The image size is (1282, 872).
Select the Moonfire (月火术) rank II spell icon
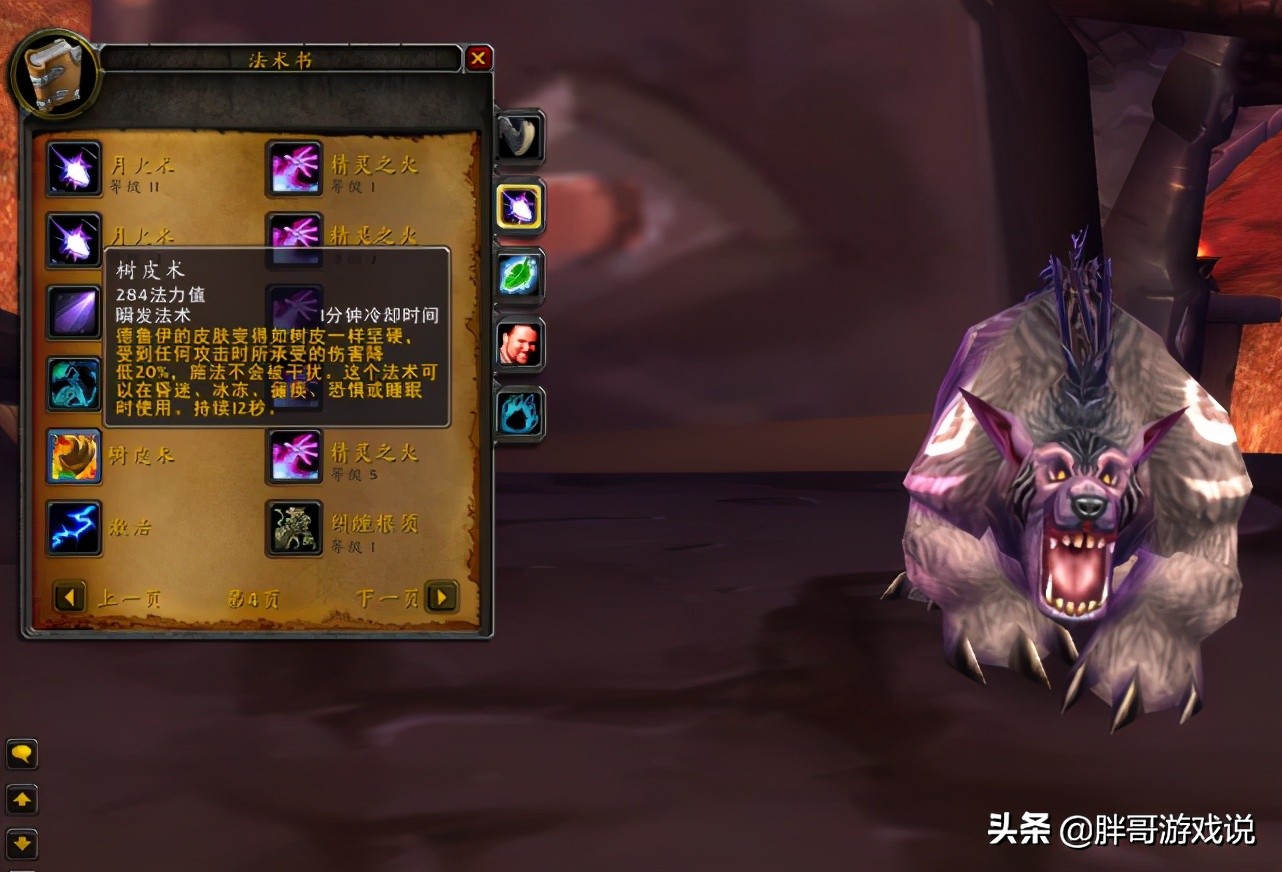72,170
